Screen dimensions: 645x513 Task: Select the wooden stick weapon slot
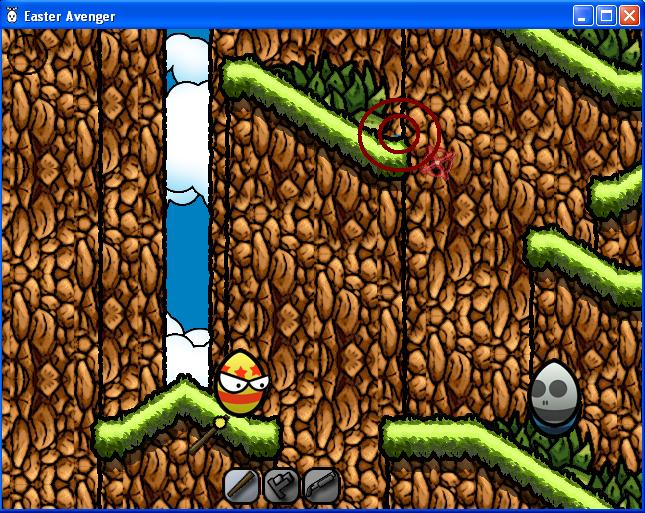[242, 486]
